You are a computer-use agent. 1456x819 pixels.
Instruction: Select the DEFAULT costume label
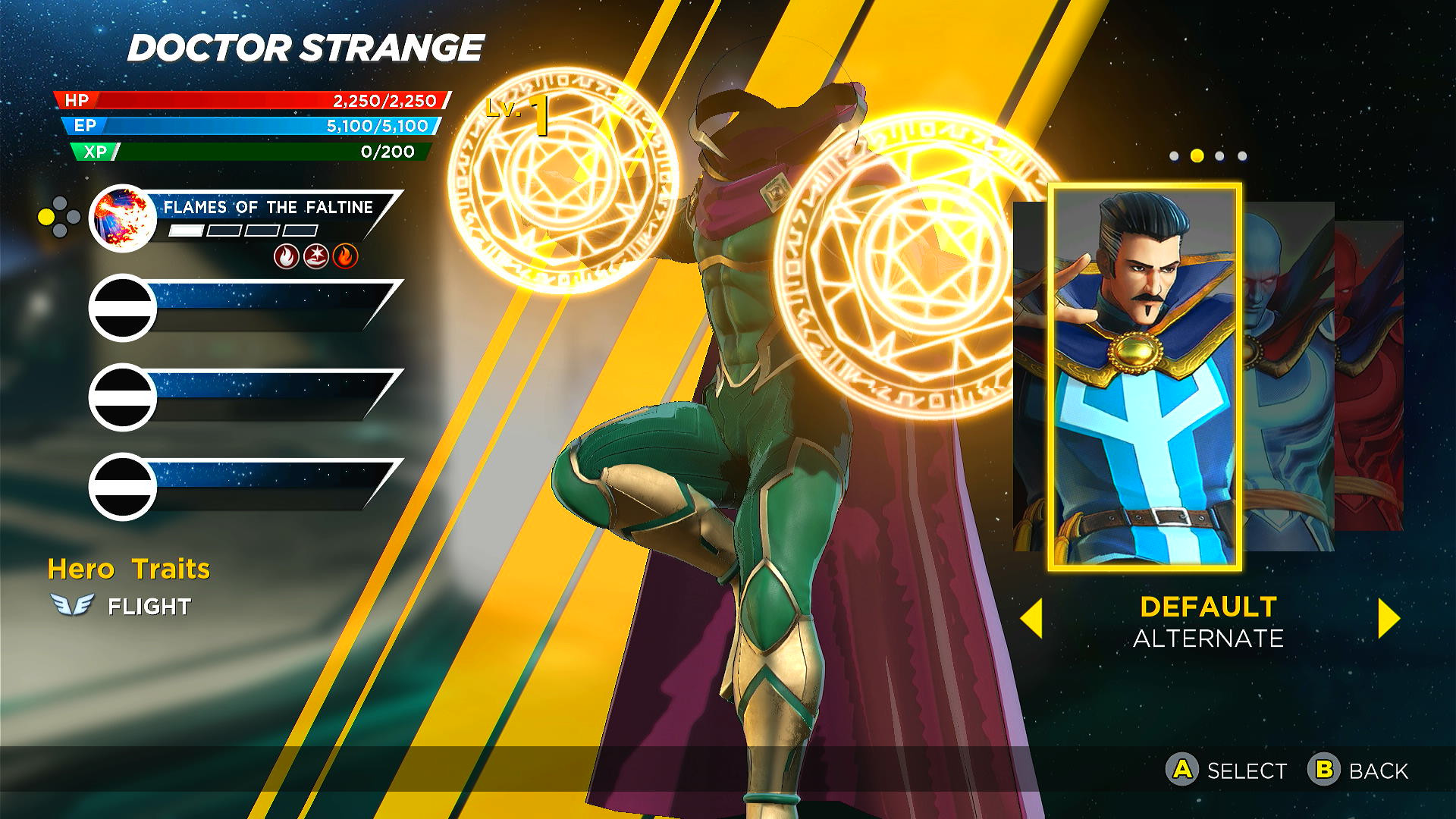[1209, 607]
